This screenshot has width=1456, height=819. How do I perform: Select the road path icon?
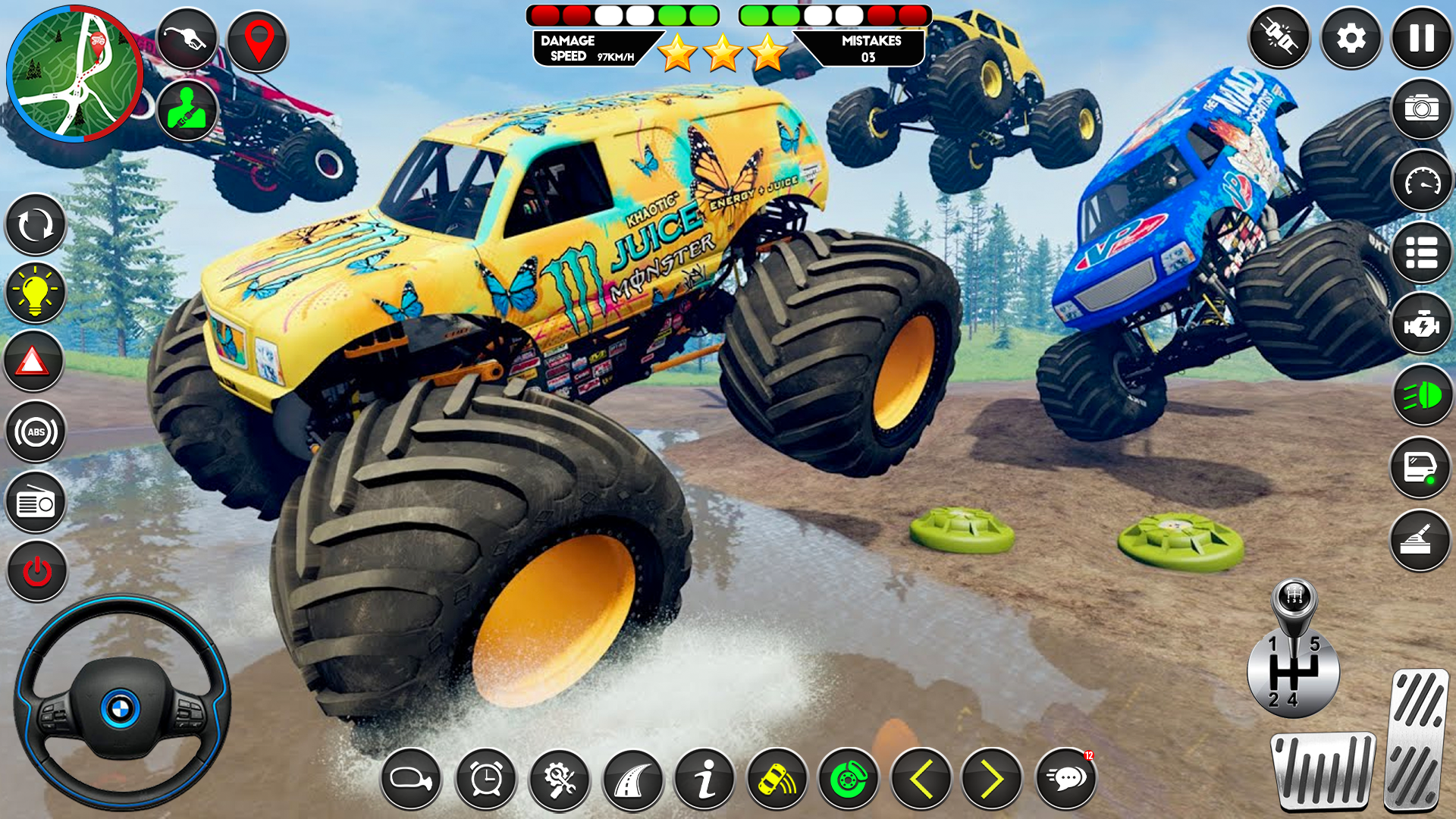[x=634, y=780]
